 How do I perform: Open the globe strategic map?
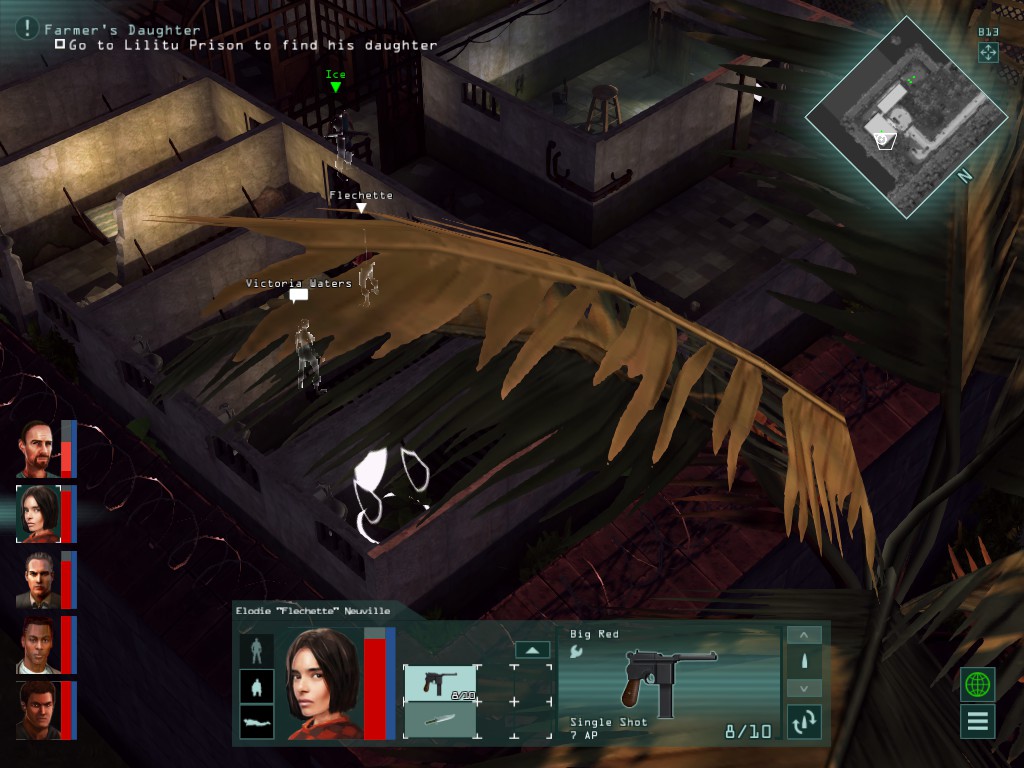pyautogui.click(x=978, y=685)
